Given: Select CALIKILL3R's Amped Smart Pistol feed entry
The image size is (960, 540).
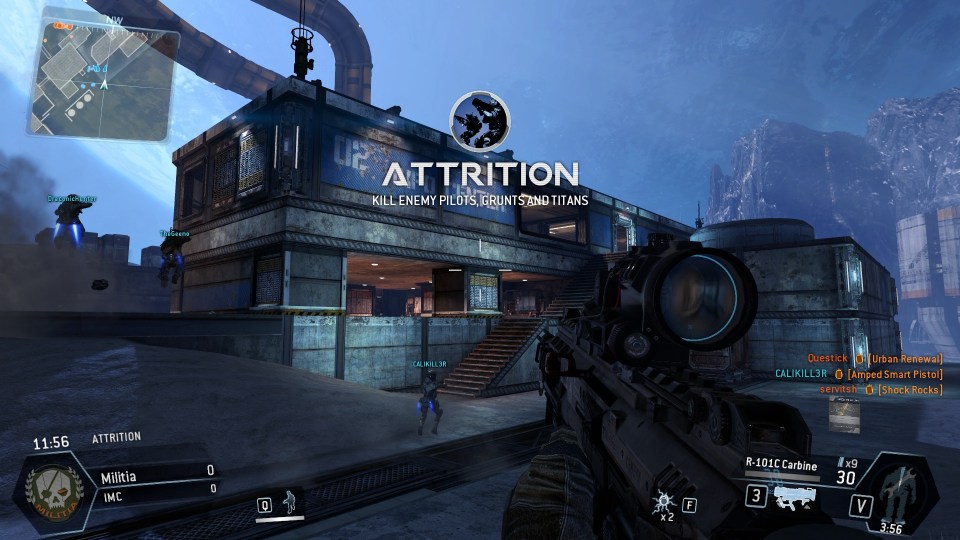Looking at the screenshot, I should (858, 373).
